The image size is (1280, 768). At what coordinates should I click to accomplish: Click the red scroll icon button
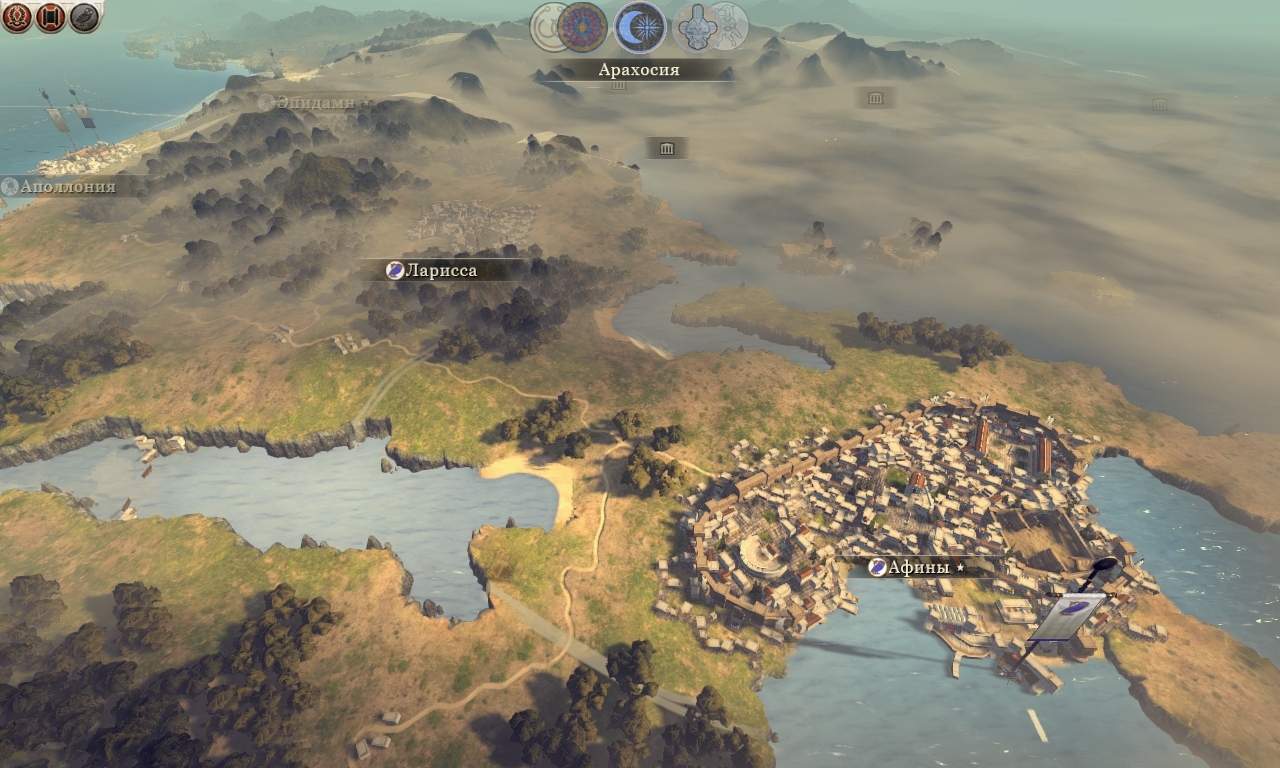click(50, 17)
